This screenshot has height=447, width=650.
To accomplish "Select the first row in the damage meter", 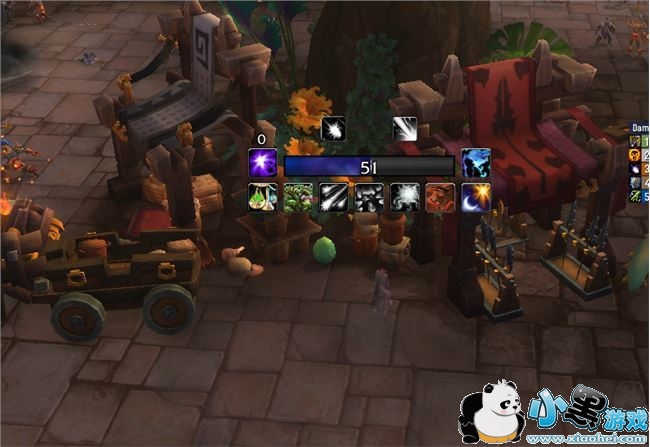I will pos(640,141).
